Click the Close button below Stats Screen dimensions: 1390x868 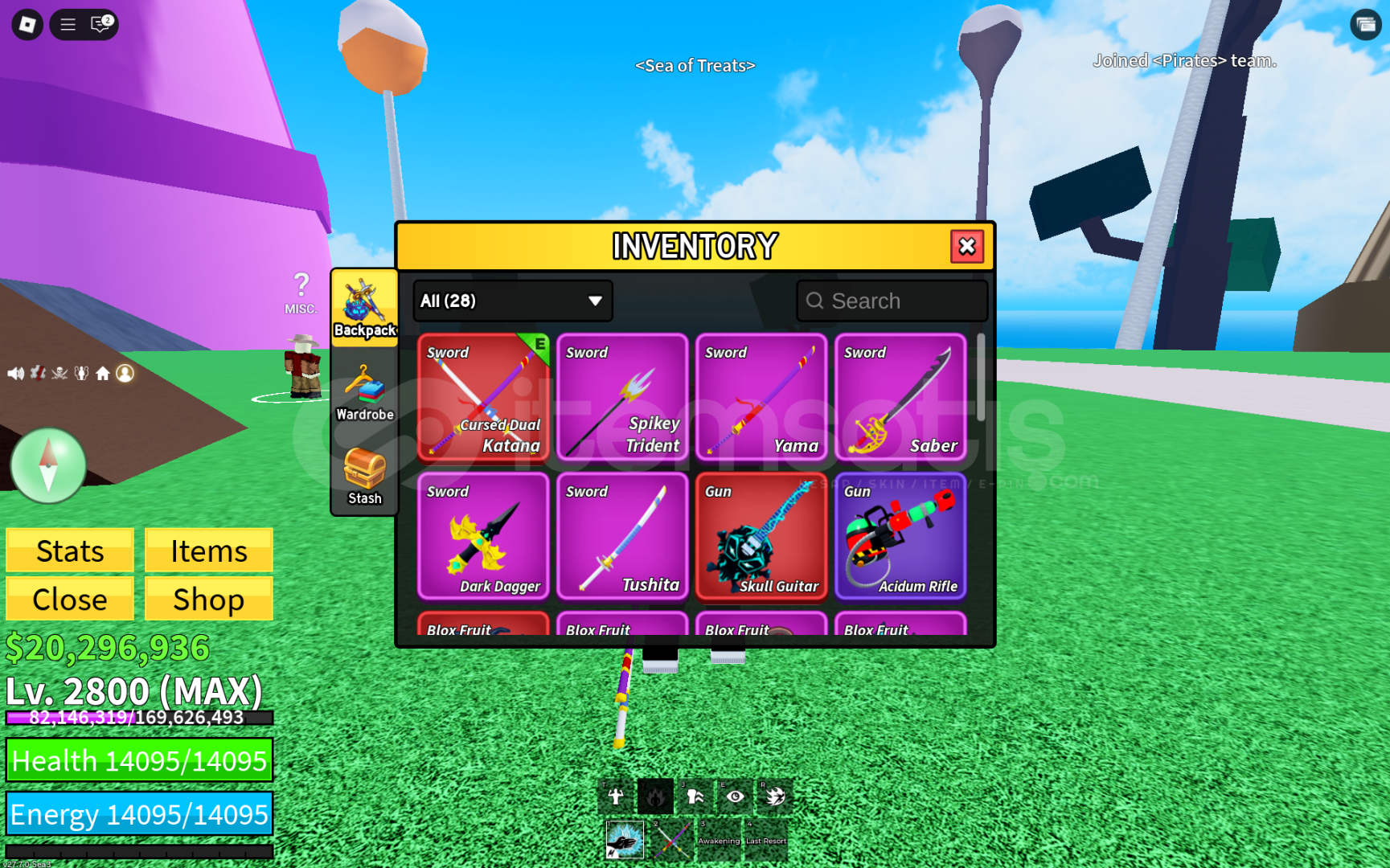tap(69, 599)
